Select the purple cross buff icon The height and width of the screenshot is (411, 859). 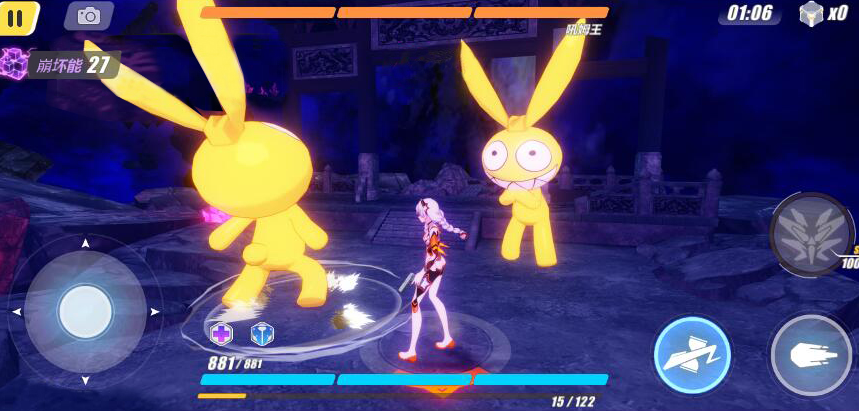pos(221,334)
